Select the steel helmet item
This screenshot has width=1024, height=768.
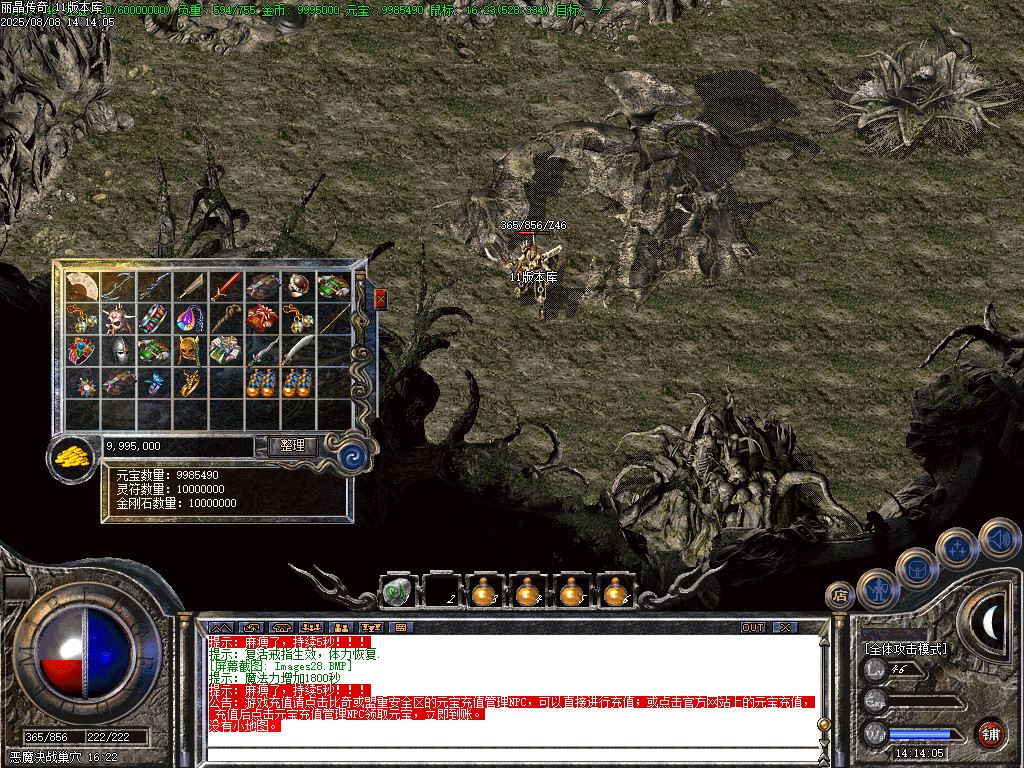coord(118,351)
